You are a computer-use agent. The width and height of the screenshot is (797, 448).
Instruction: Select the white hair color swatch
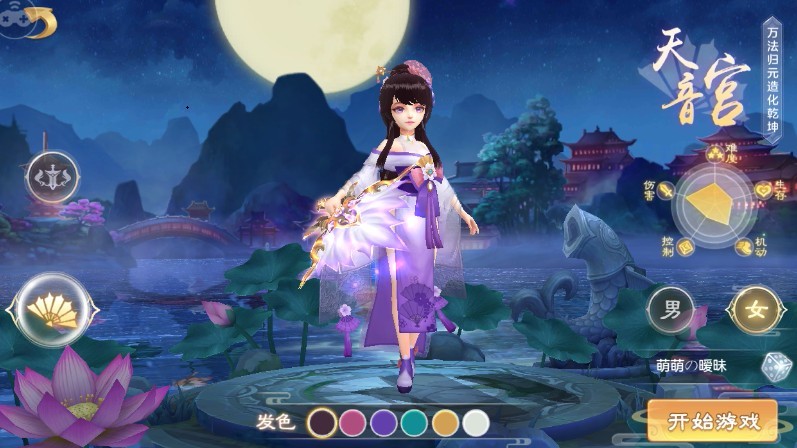pyautogui.click(x=476, y=423)
